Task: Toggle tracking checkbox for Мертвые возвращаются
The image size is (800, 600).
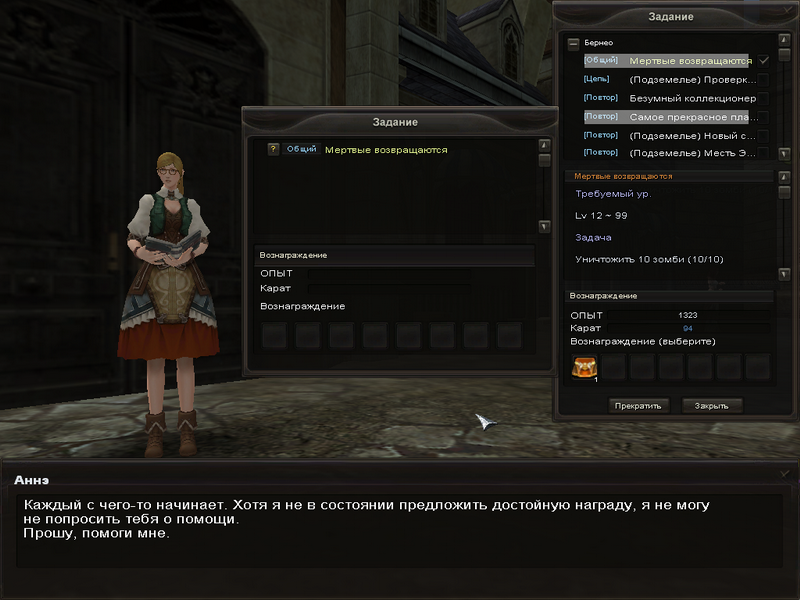Action: point(764,61)
